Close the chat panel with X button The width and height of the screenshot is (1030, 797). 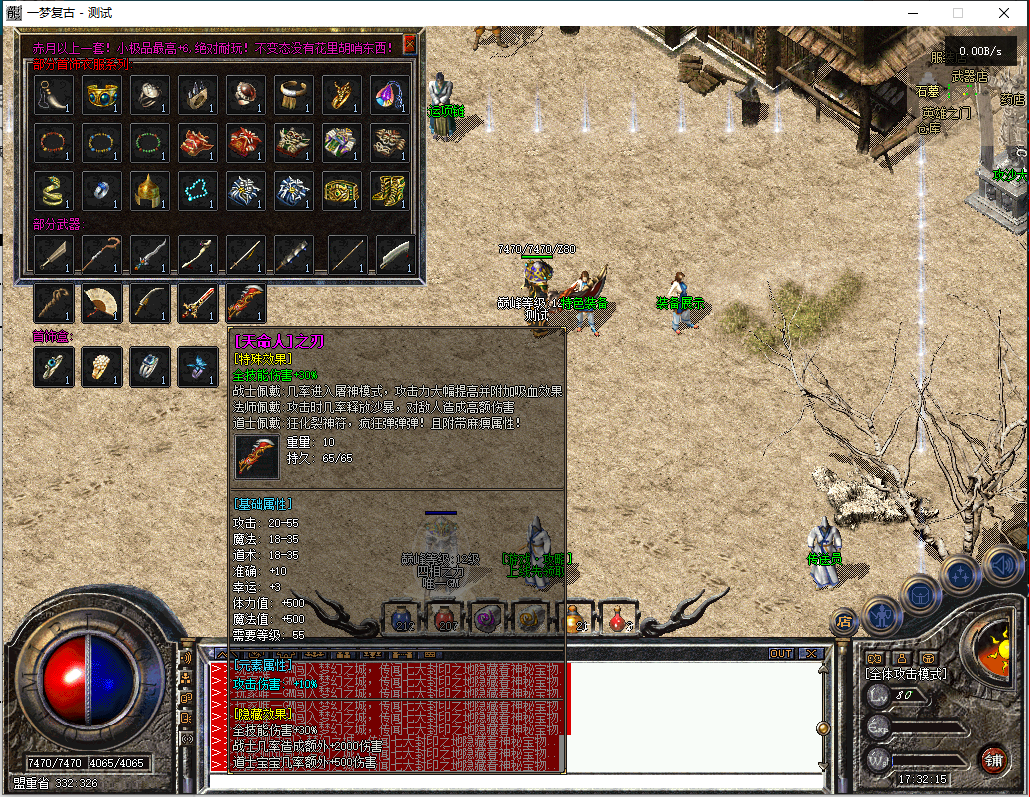[810, 653]
